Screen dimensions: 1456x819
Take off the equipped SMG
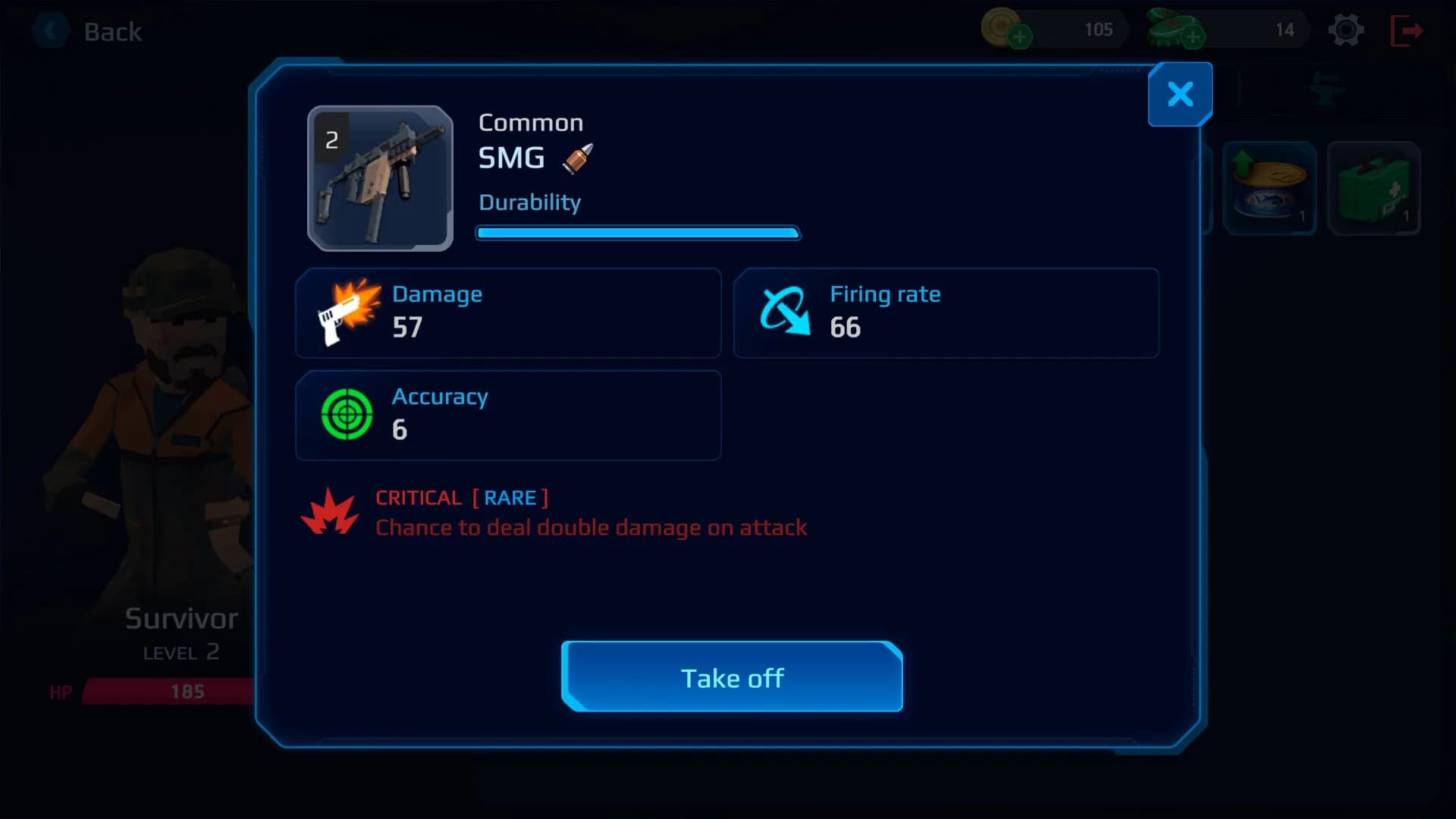click(732, 677)
